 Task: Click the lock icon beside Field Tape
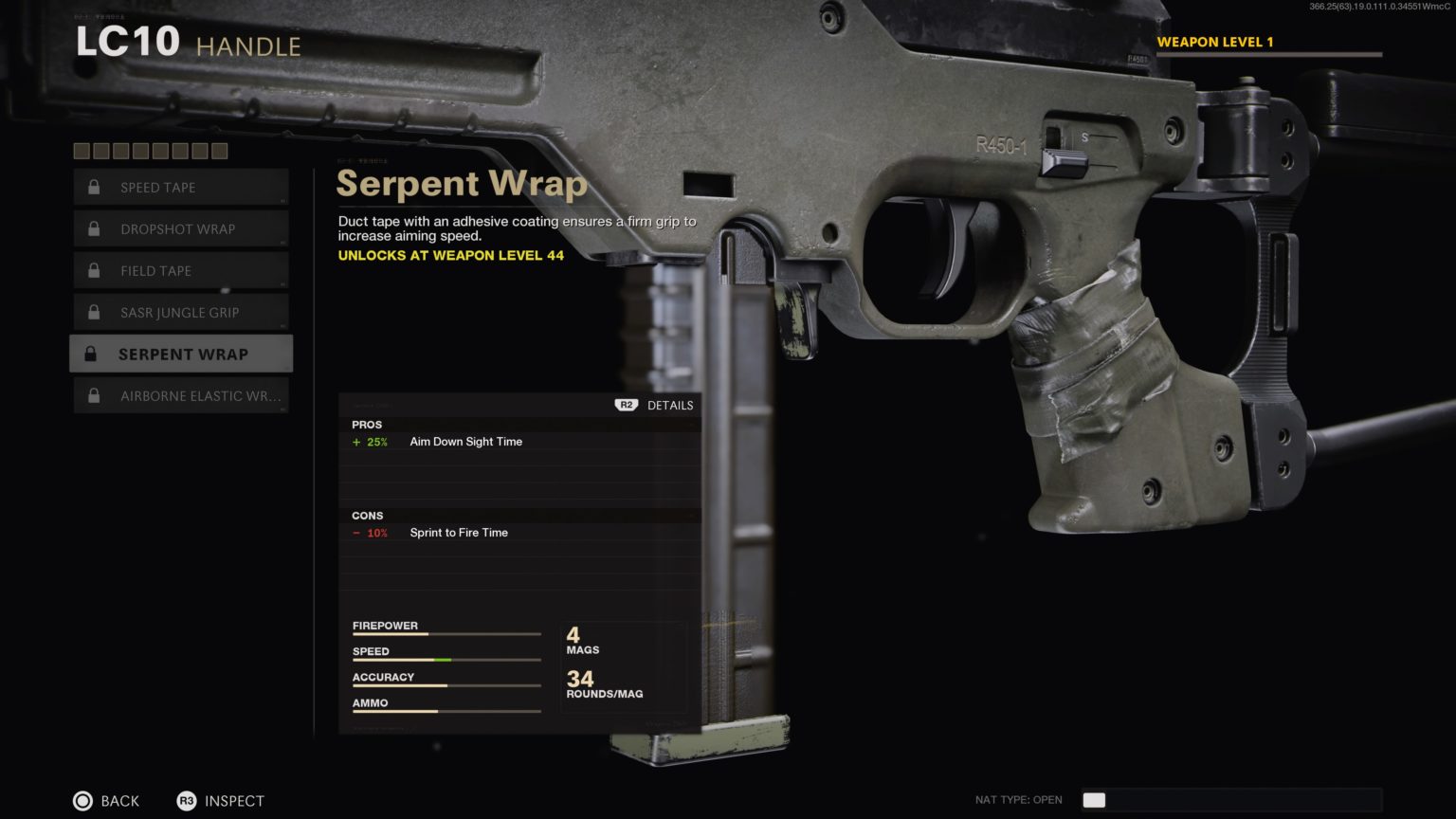click(x=93, y=270)
